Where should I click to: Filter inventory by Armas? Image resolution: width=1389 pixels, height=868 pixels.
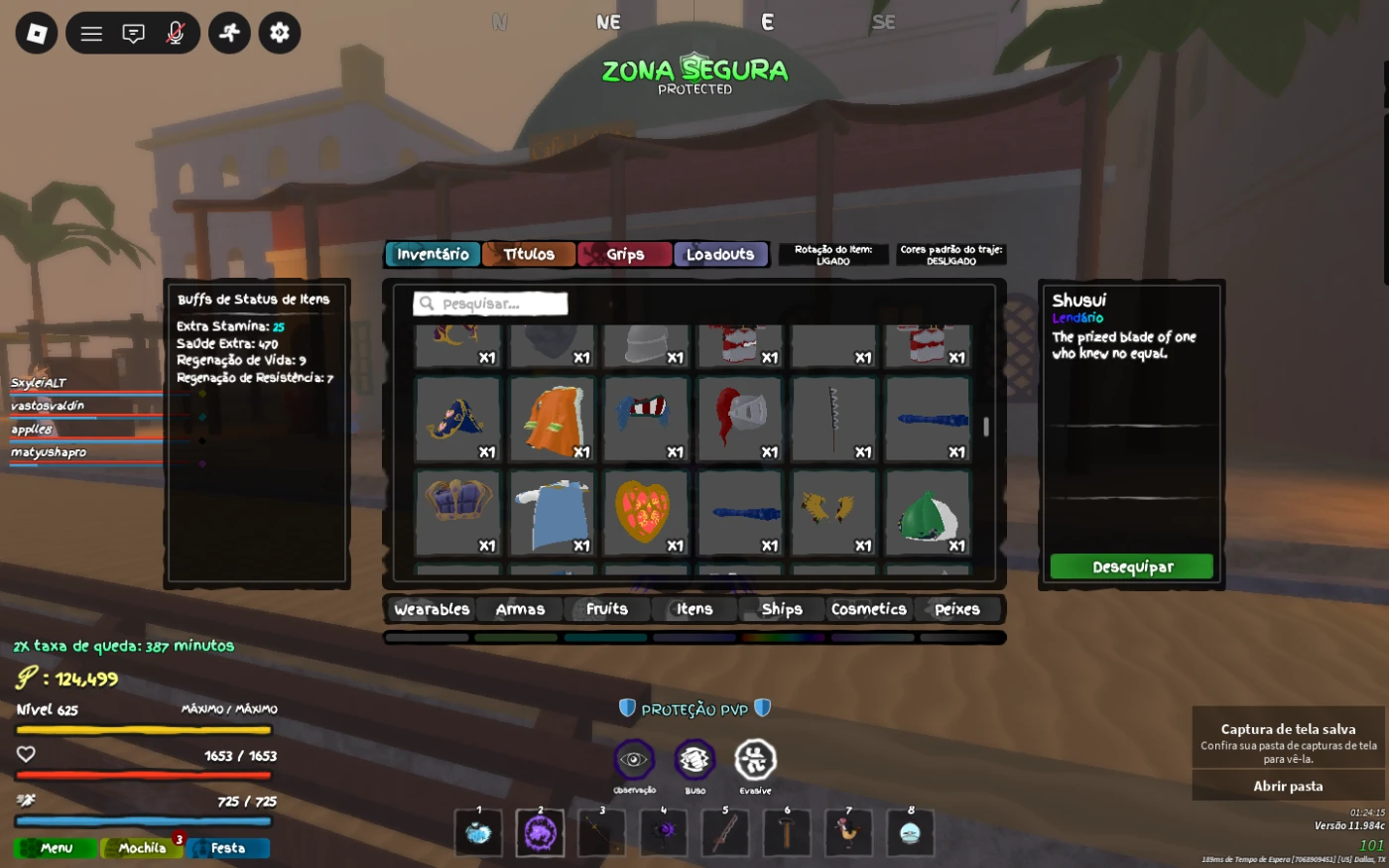pyautogui.click(x=520, y=609)
